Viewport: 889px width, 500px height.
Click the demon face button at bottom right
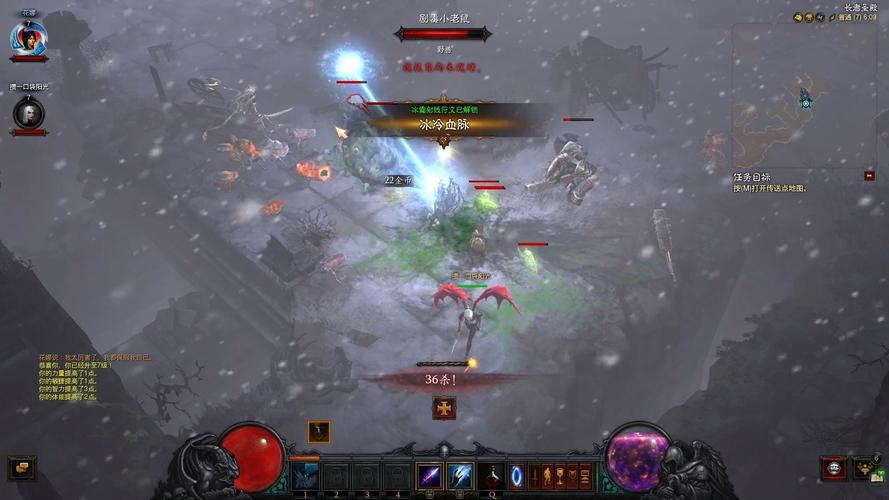tap(832, 468)
